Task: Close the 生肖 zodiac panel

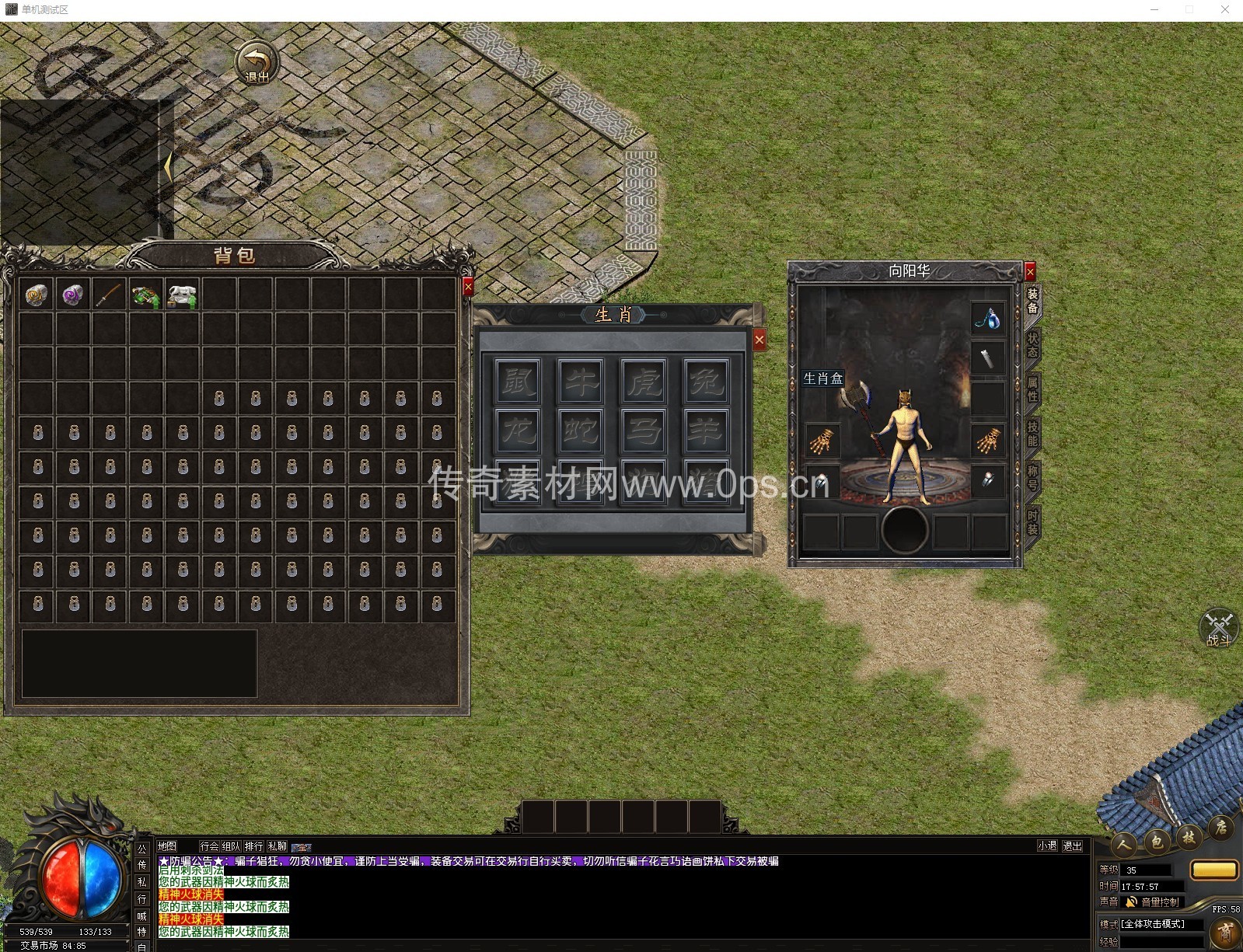Action: [x=759, y=340]
